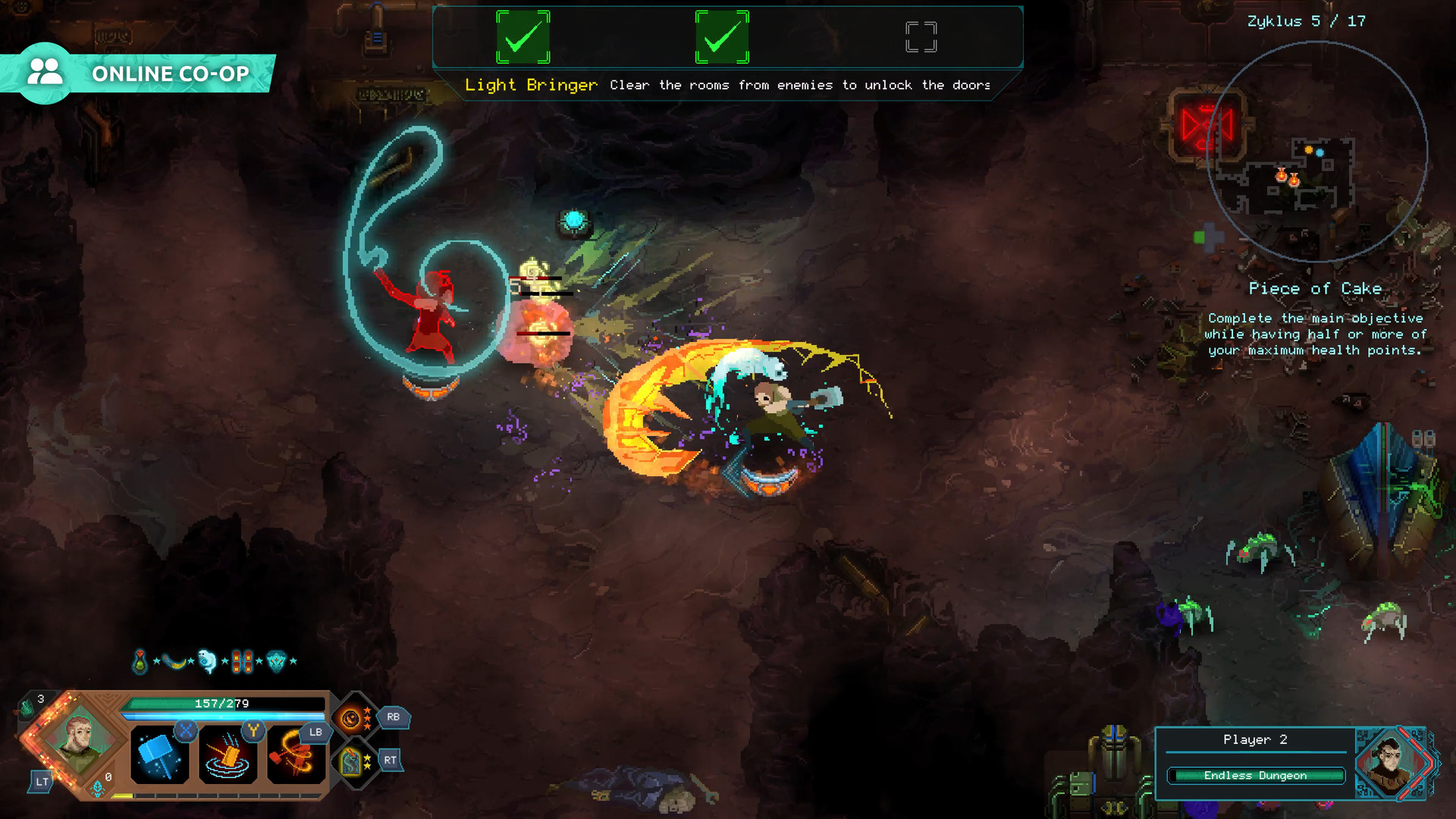
Task: Click the green potion trinket icon
Action: [x=140, y=661]
